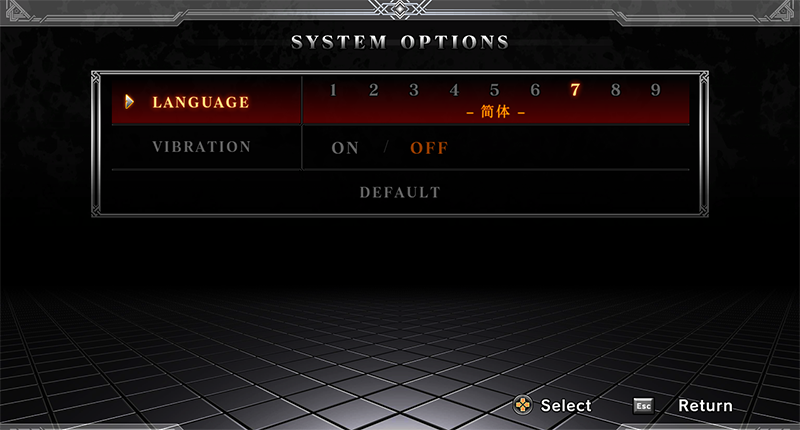The height and width of the screenshot is (430, 800).
Task: Restore settings with the DEFAULT option
Action: [x=400, y=192]
